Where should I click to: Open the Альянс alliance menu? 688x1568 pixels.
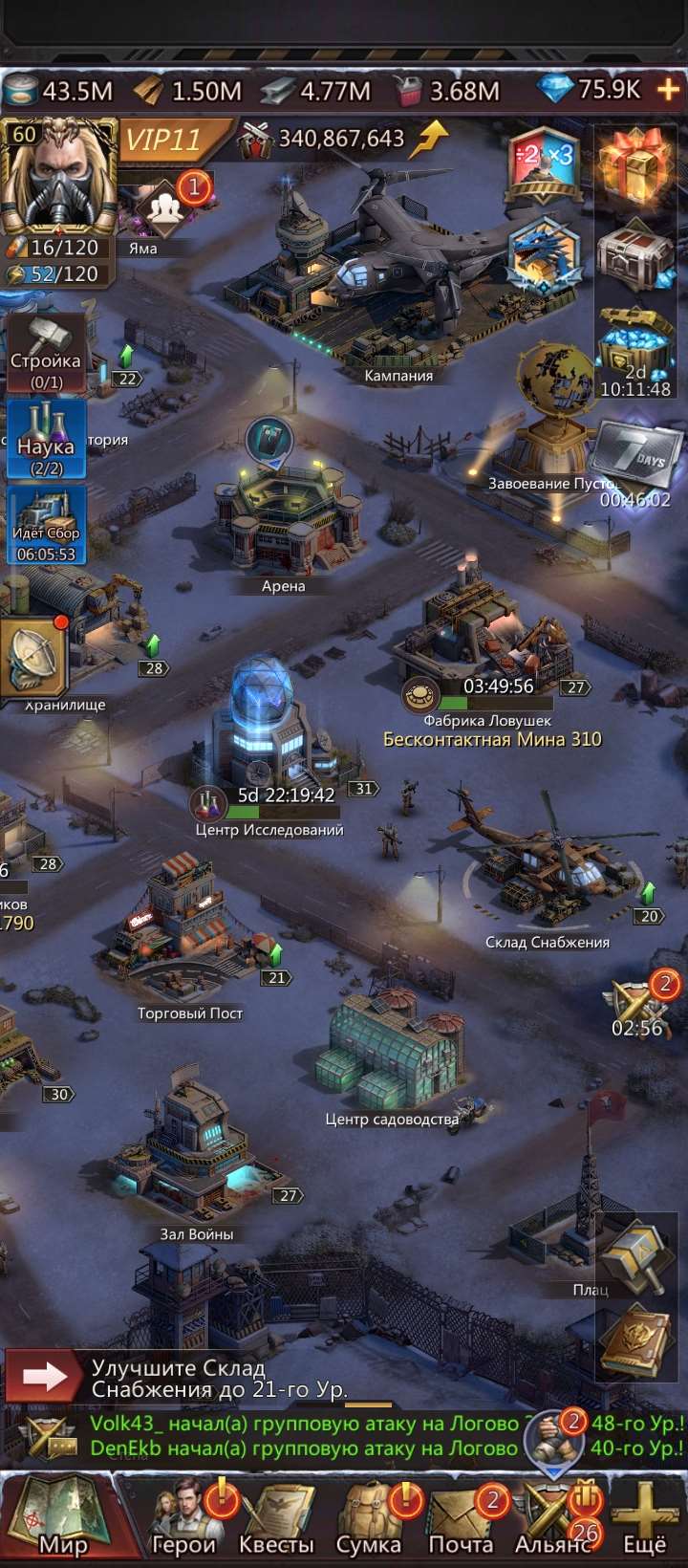(x=553, y=1520)
